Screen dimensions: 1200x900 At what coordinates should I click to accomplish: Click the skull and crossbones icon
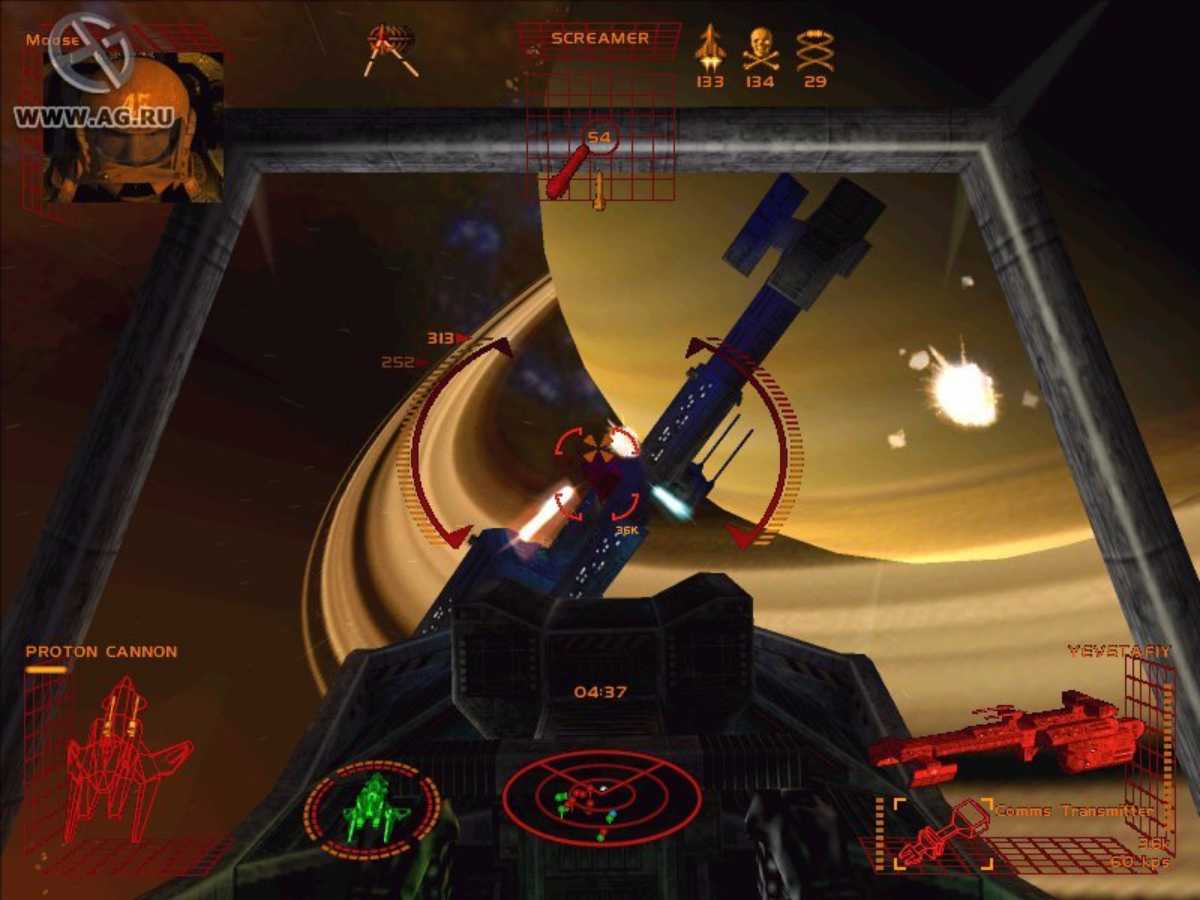[760, 48]
